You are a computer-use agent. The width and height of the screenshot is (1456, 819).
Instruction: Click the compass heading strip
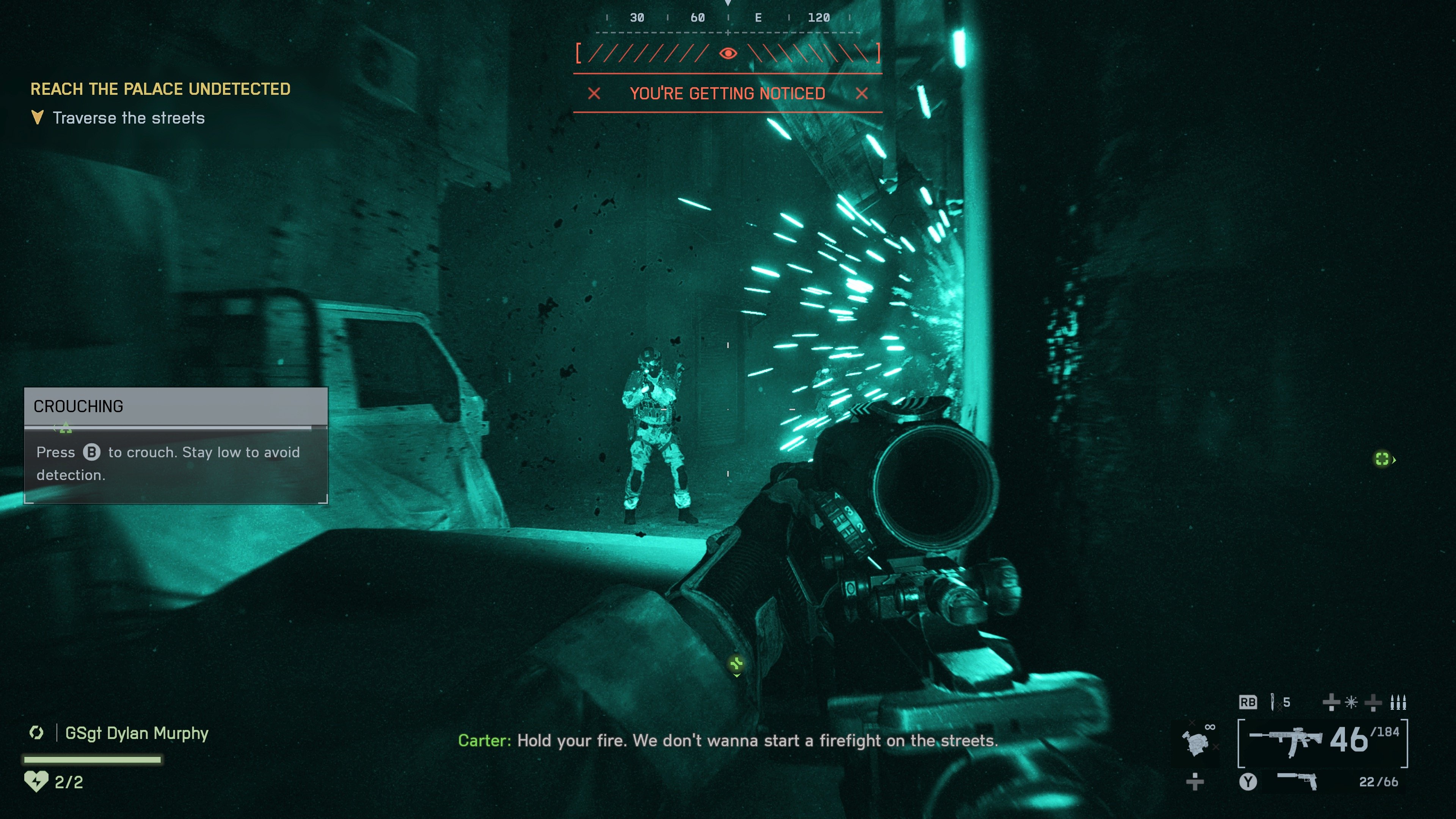pos(728,17)
